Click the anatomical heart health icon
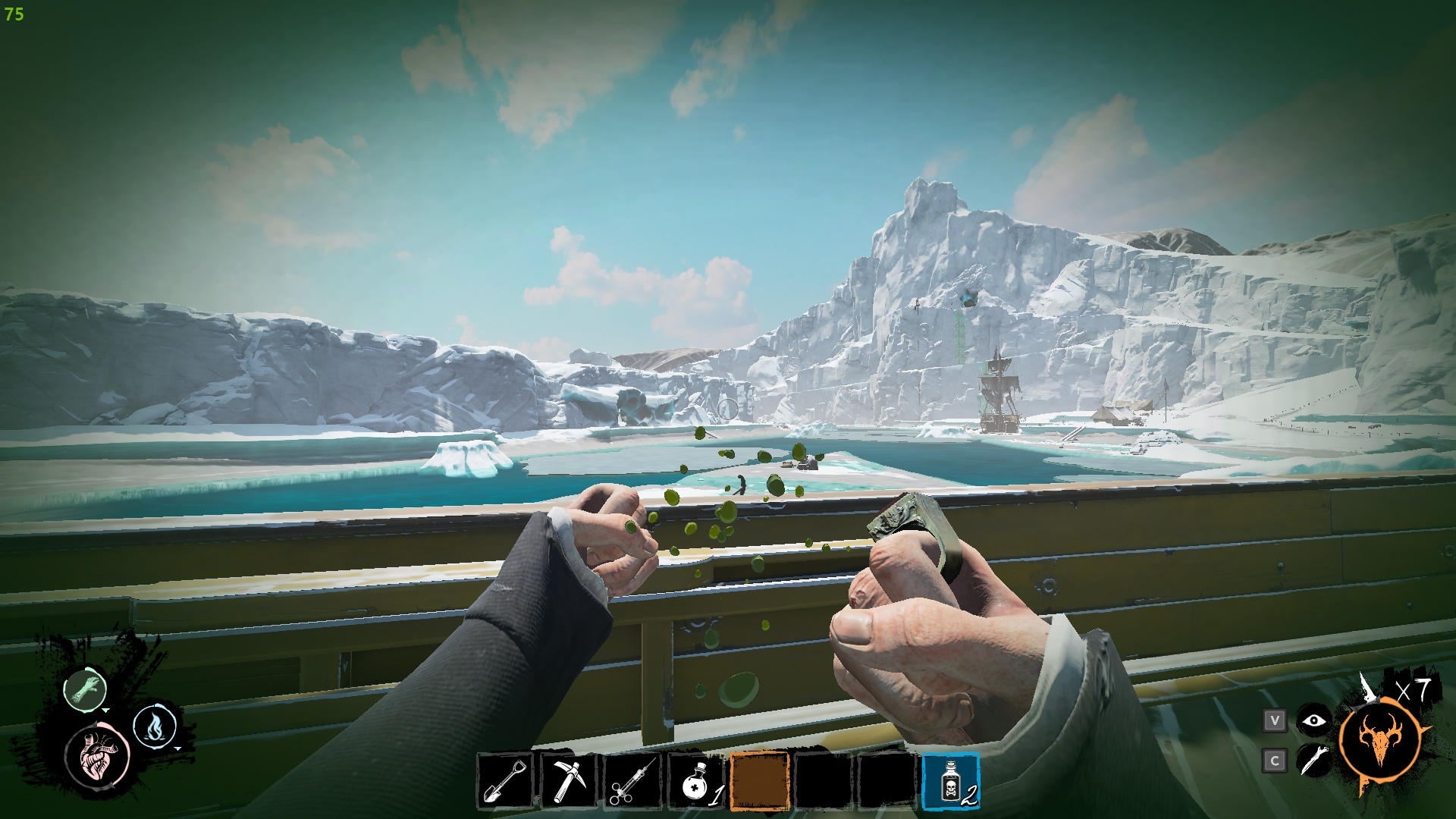1456x819 pixels. [97, 755]
